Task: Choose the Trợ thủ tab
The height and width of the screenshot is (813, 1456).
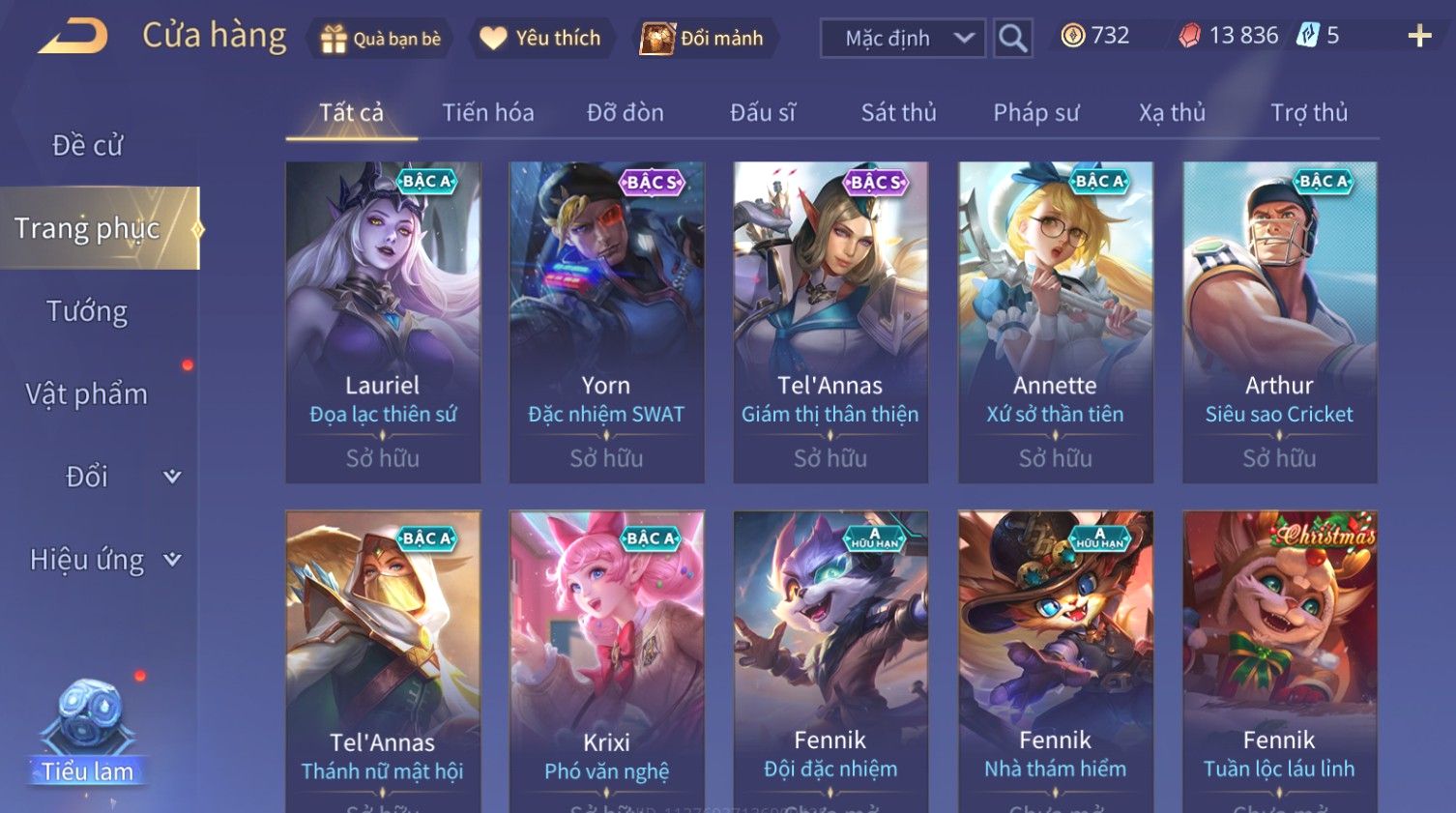Action: pos(1308,113)
